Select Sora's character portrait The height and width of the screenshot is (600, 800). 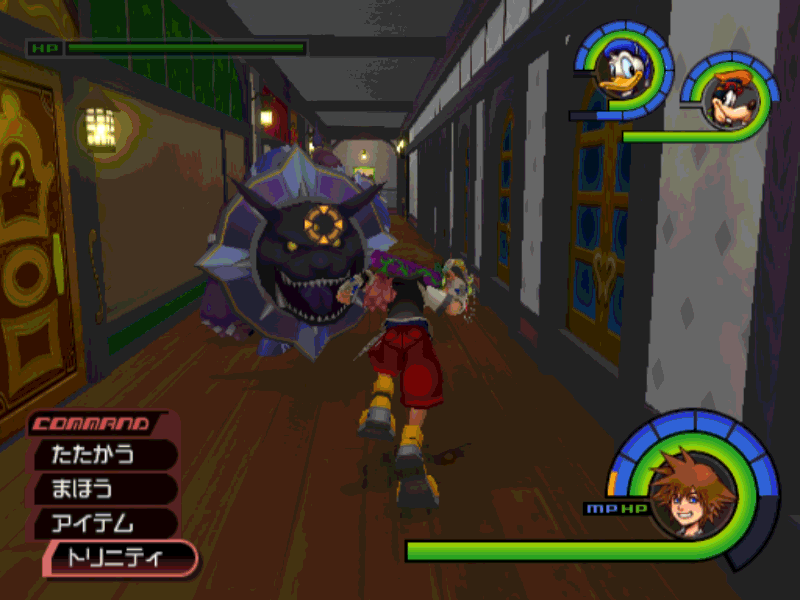pyautogui.click(x=692, y=489)
